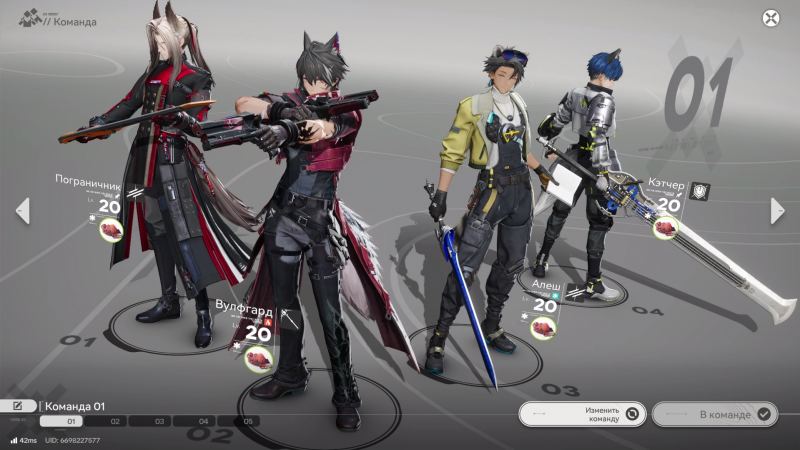Switch to team tab 05
This screenshot has width=800, height=450.
(249, 422)
